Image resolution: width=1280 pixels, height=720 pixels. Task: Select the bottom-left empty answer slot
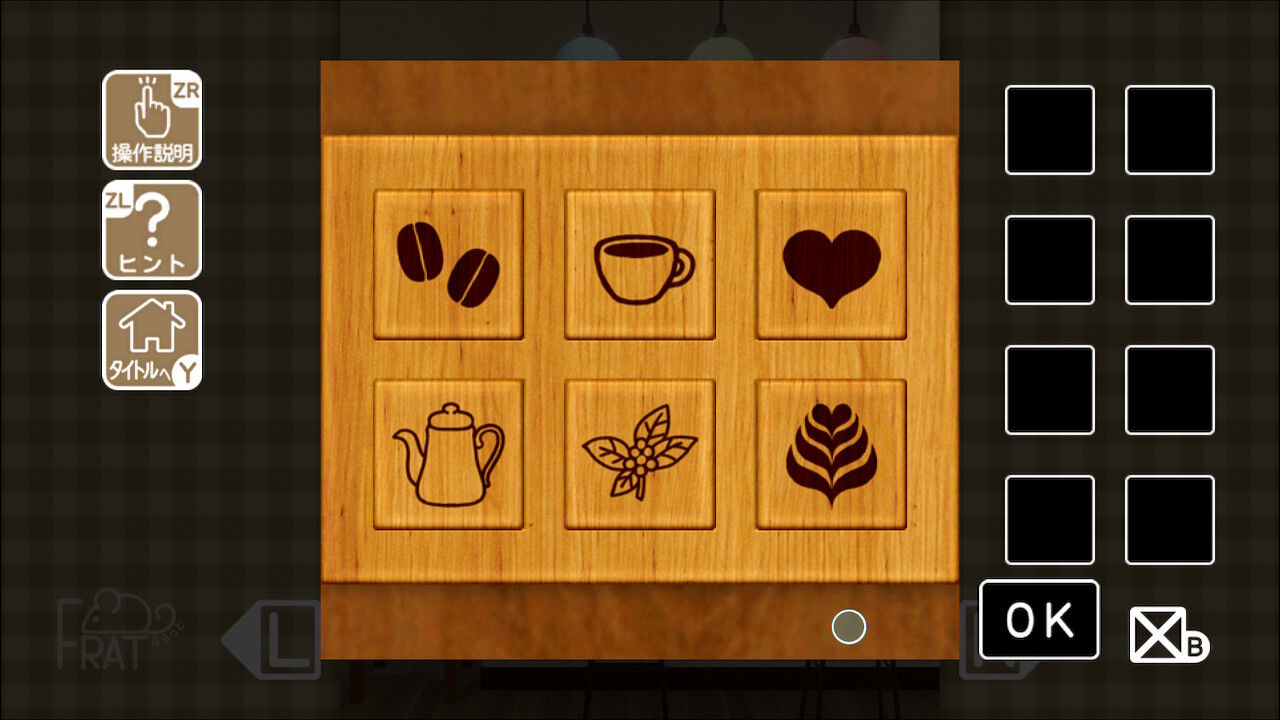(x=1049, y=521)
